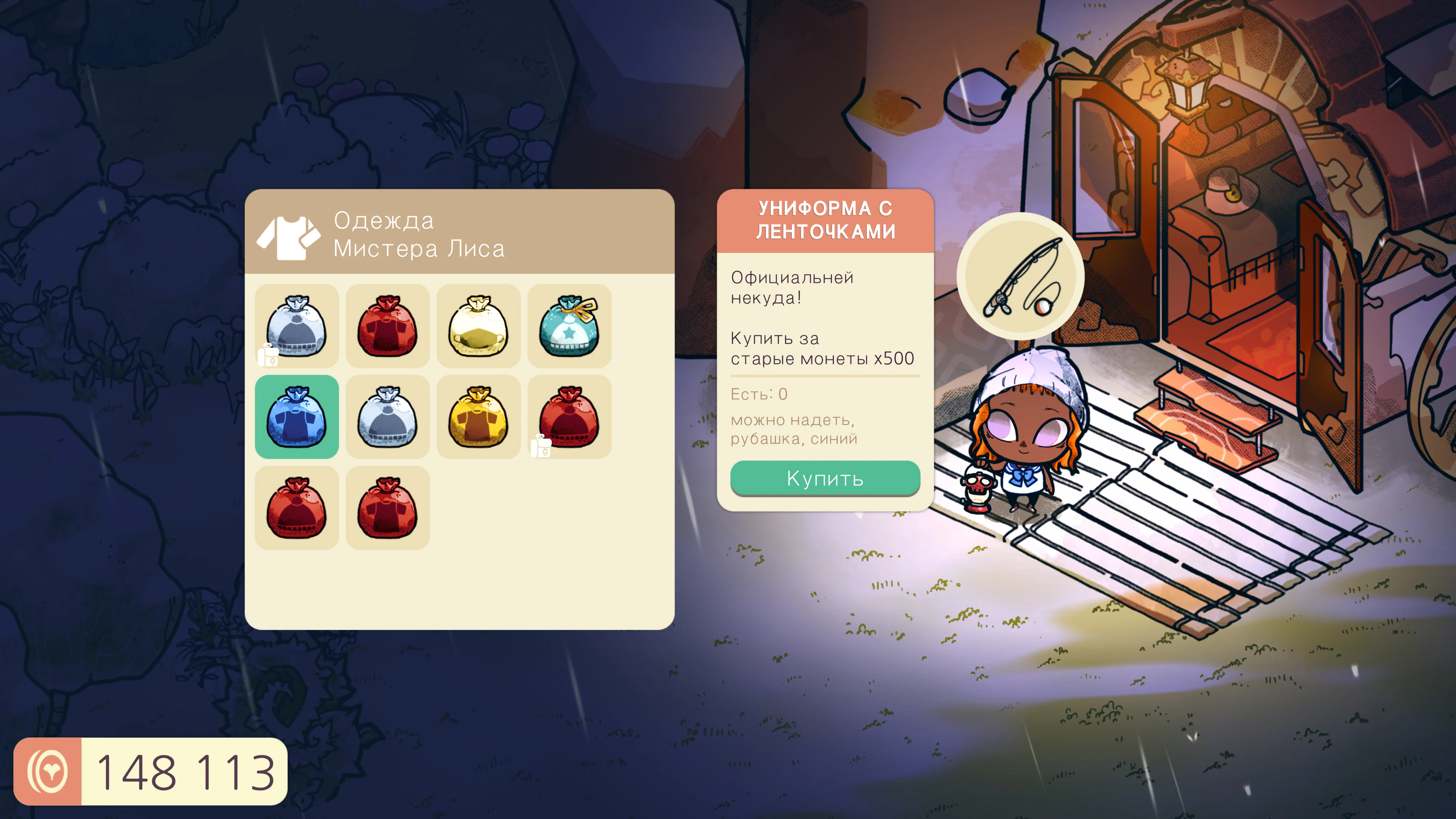
Task: Click the Есть: 0 ownership count text
Action: tap(758, 394)
